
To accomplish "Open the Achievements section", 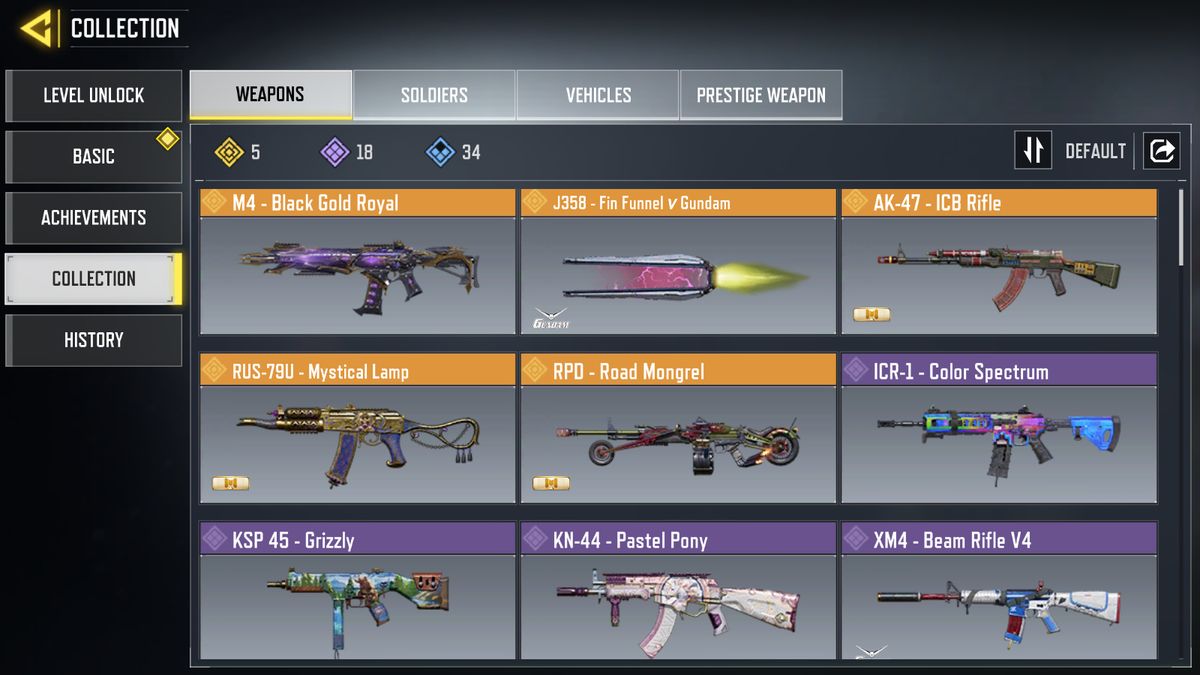I will 93,218.
